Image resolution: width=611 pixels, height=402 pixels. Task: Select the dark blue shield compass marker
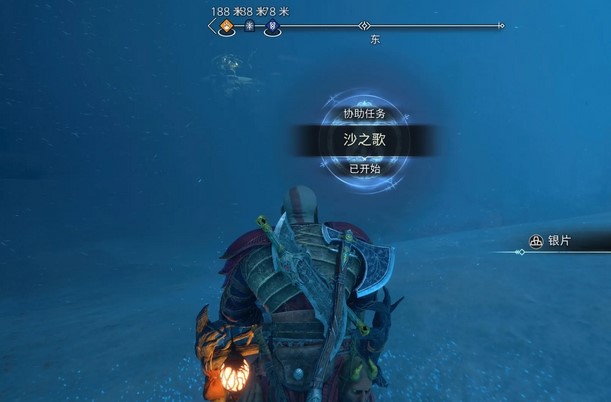[x=272, y=28]
